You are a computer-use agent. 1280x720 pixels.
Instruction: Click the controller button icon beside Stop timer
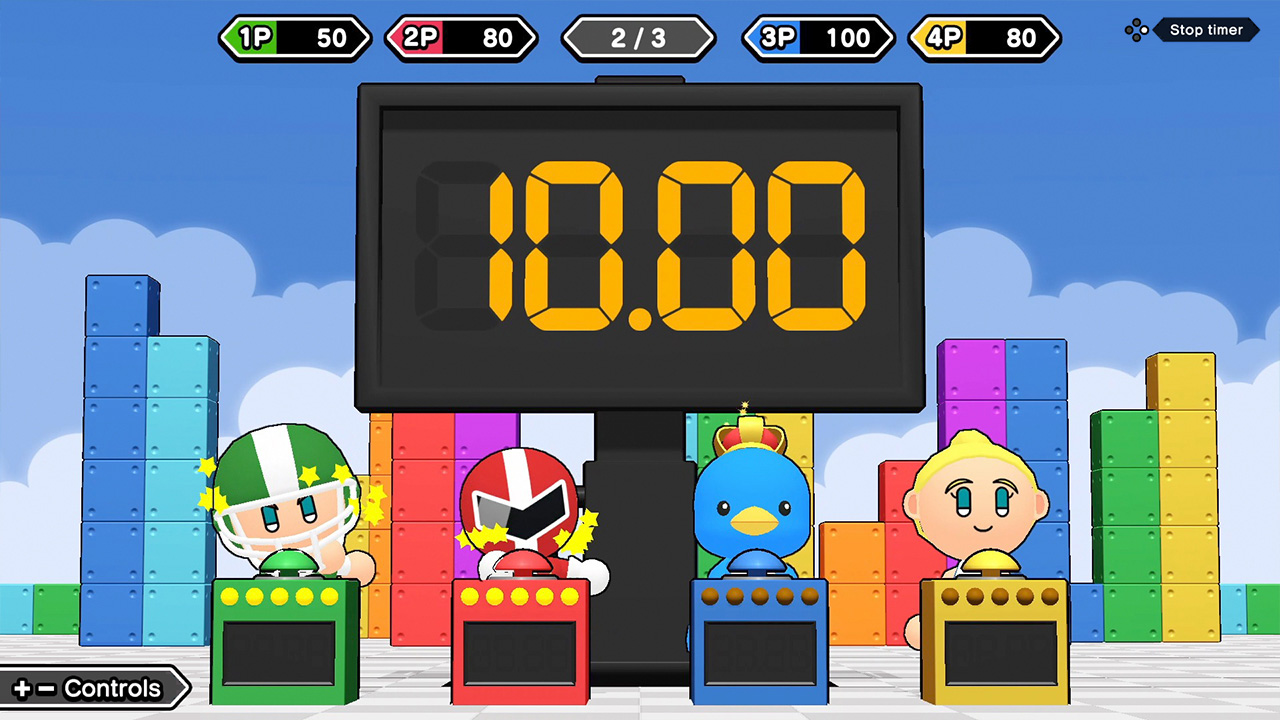1136,30
